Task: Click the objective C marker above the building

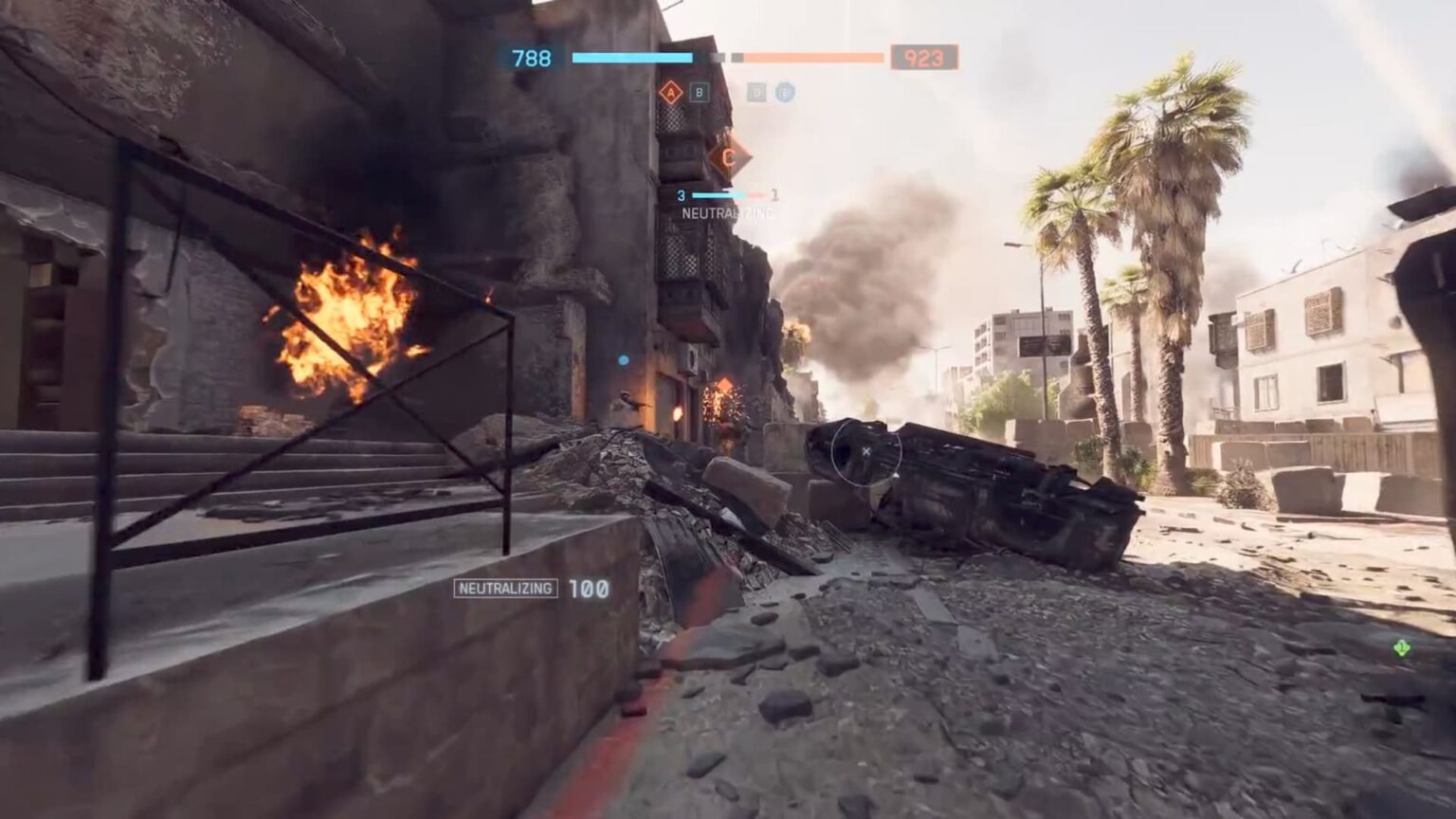Action: [x=728, y=156]
